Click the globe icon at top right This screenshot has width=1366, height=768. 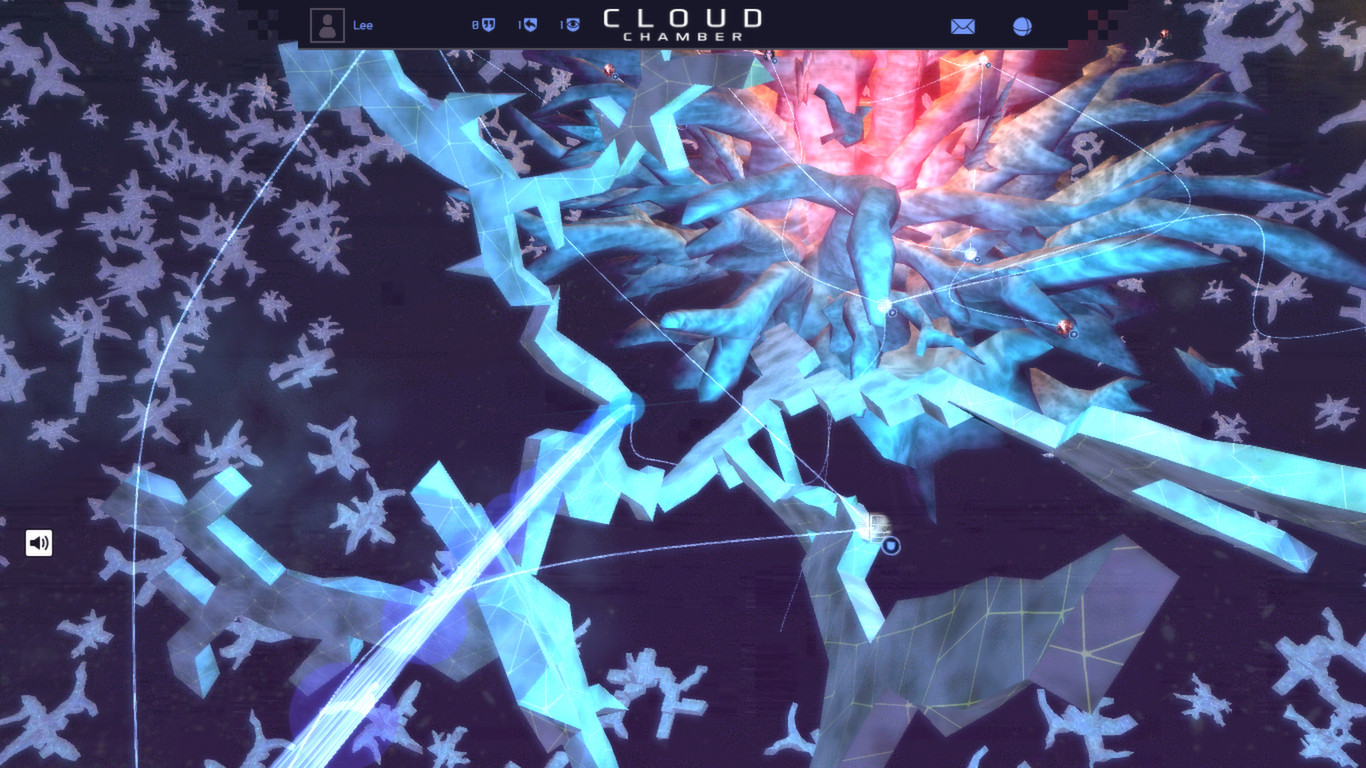[x=1020, y=25]
